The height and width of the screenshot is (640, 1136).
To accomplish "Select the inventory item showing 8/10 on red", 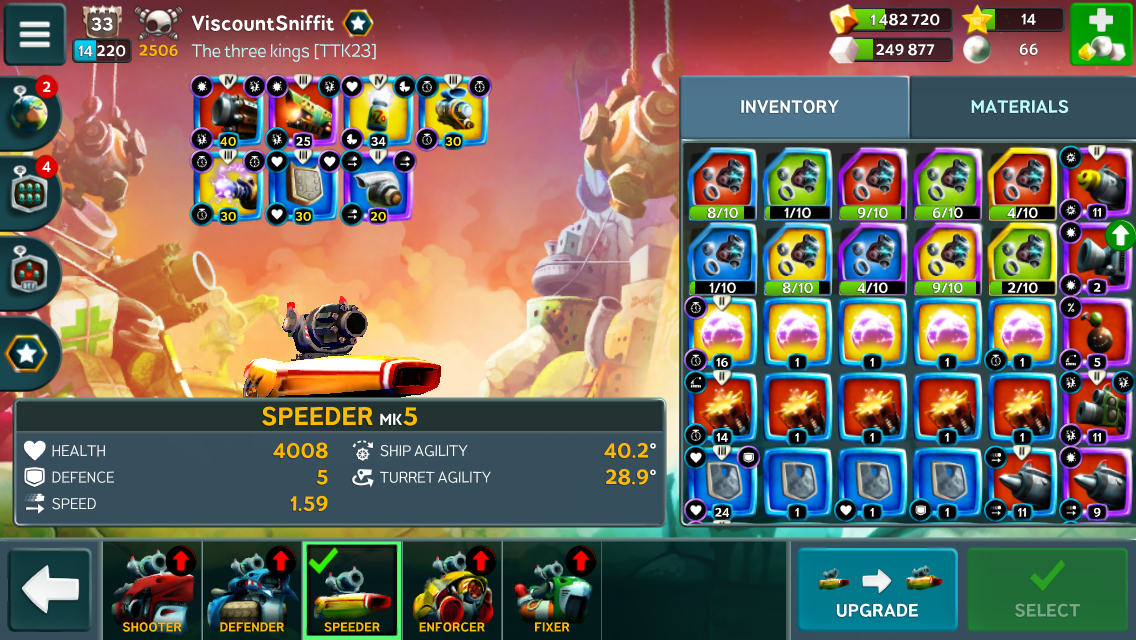I will tap(722, 184).
